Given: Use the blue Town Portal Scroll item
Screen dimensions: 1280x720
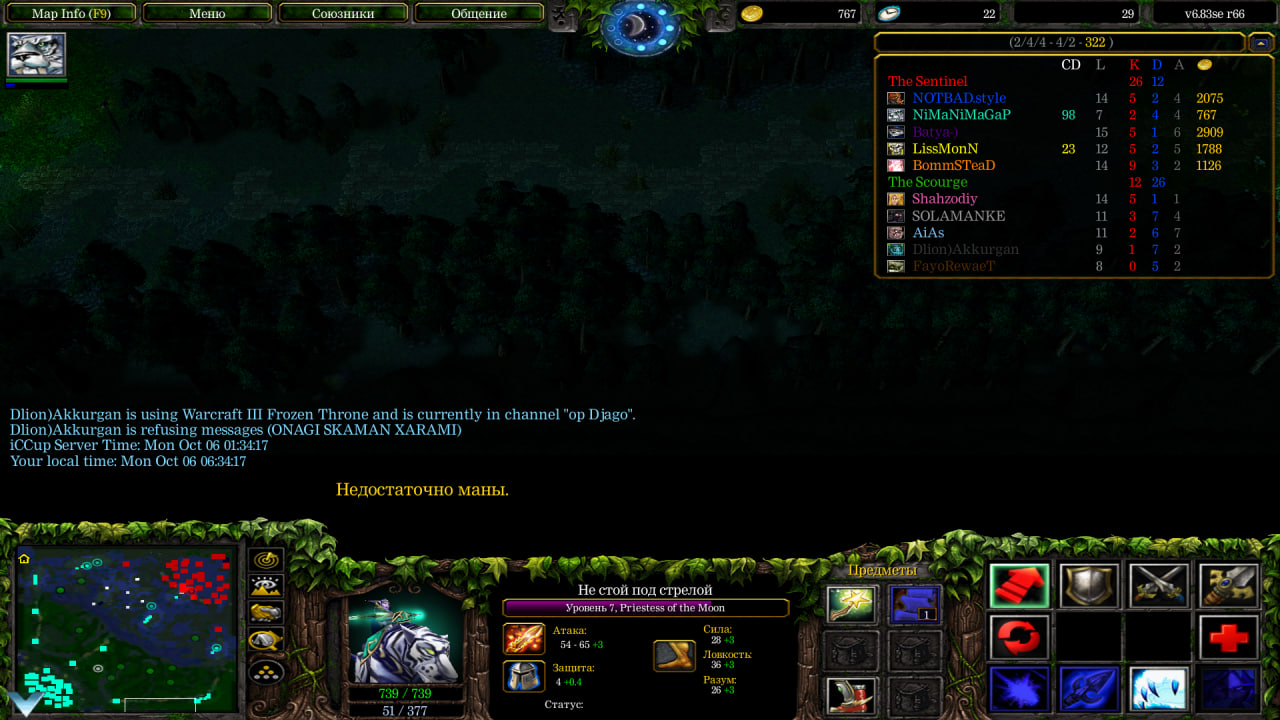Looking at the screenshot, I should pos(915,604).
